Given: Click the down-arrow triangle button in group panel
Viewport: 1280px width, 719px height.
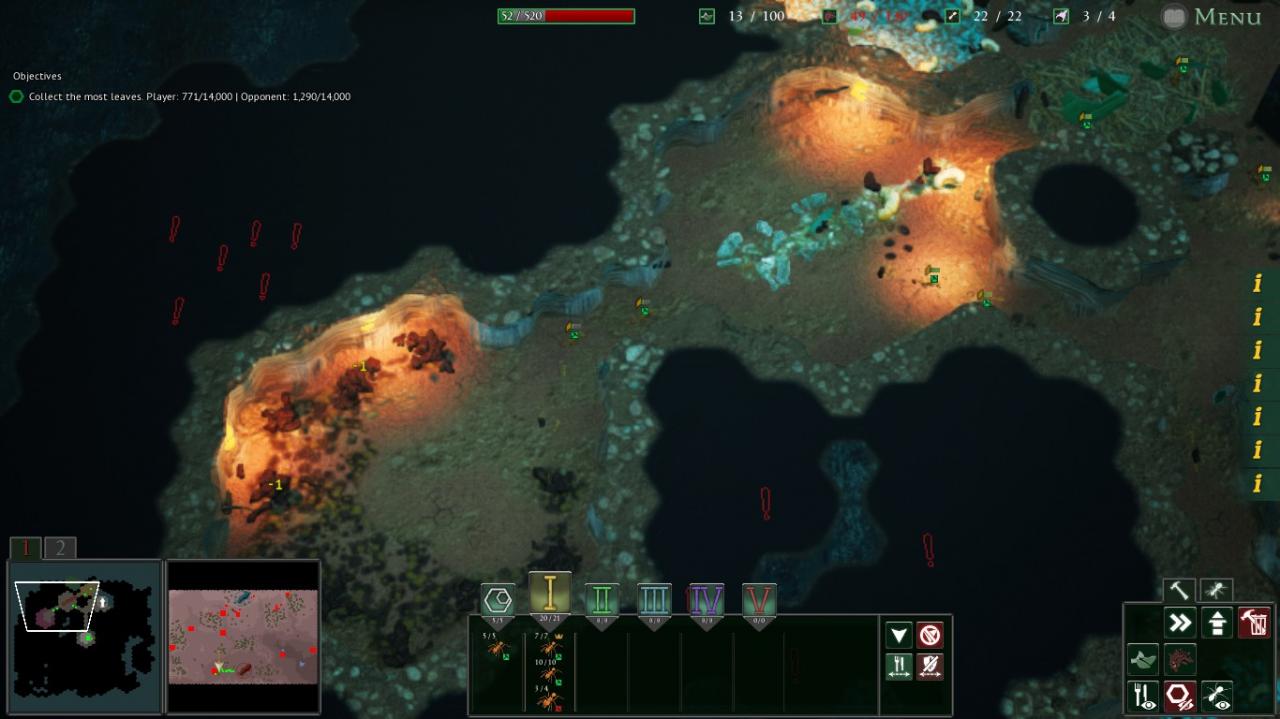Looking at the screenshot, I should coord(898,635).
